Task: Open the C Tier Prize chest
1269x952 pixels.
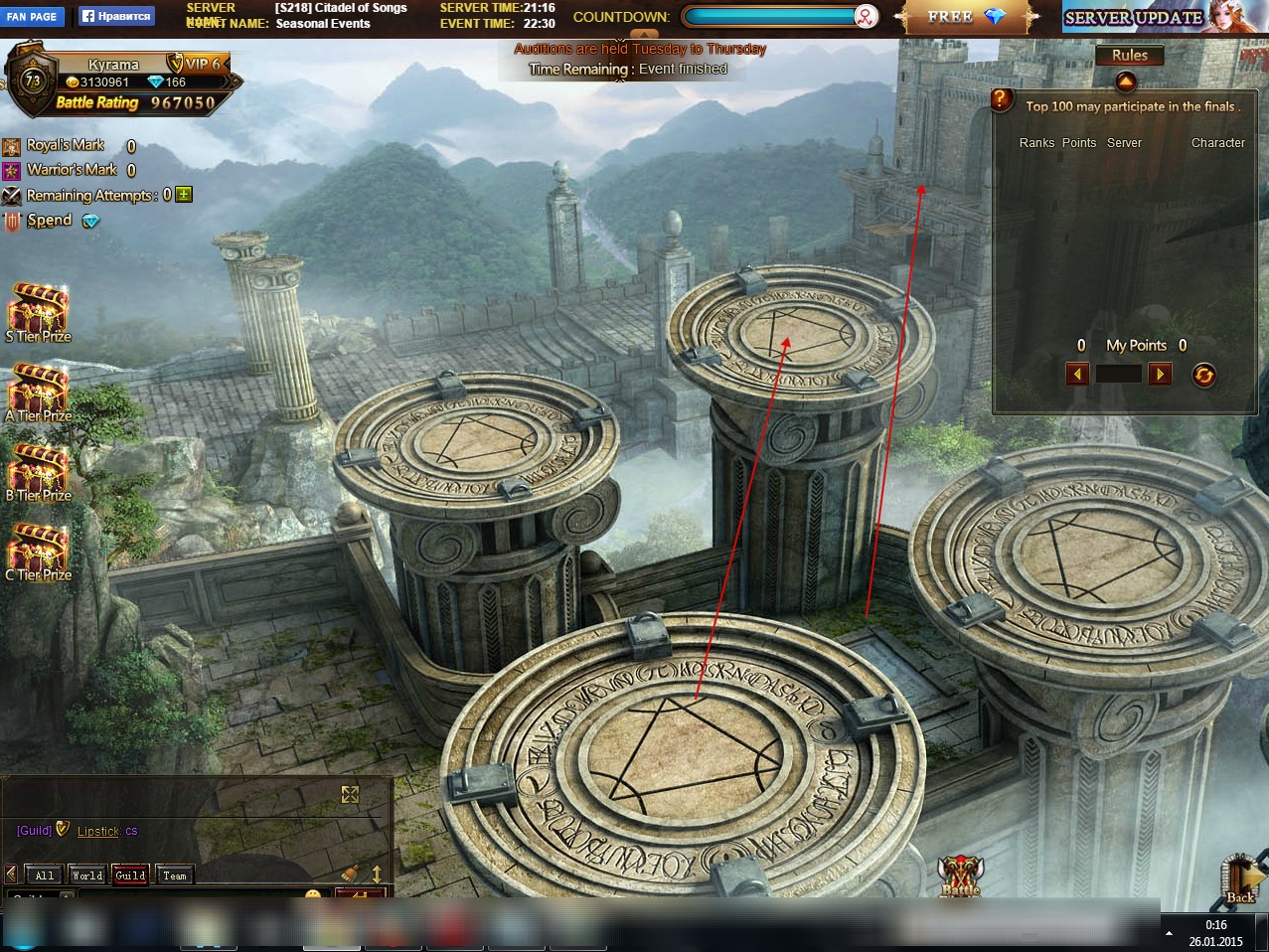Action: click(38, 548)
